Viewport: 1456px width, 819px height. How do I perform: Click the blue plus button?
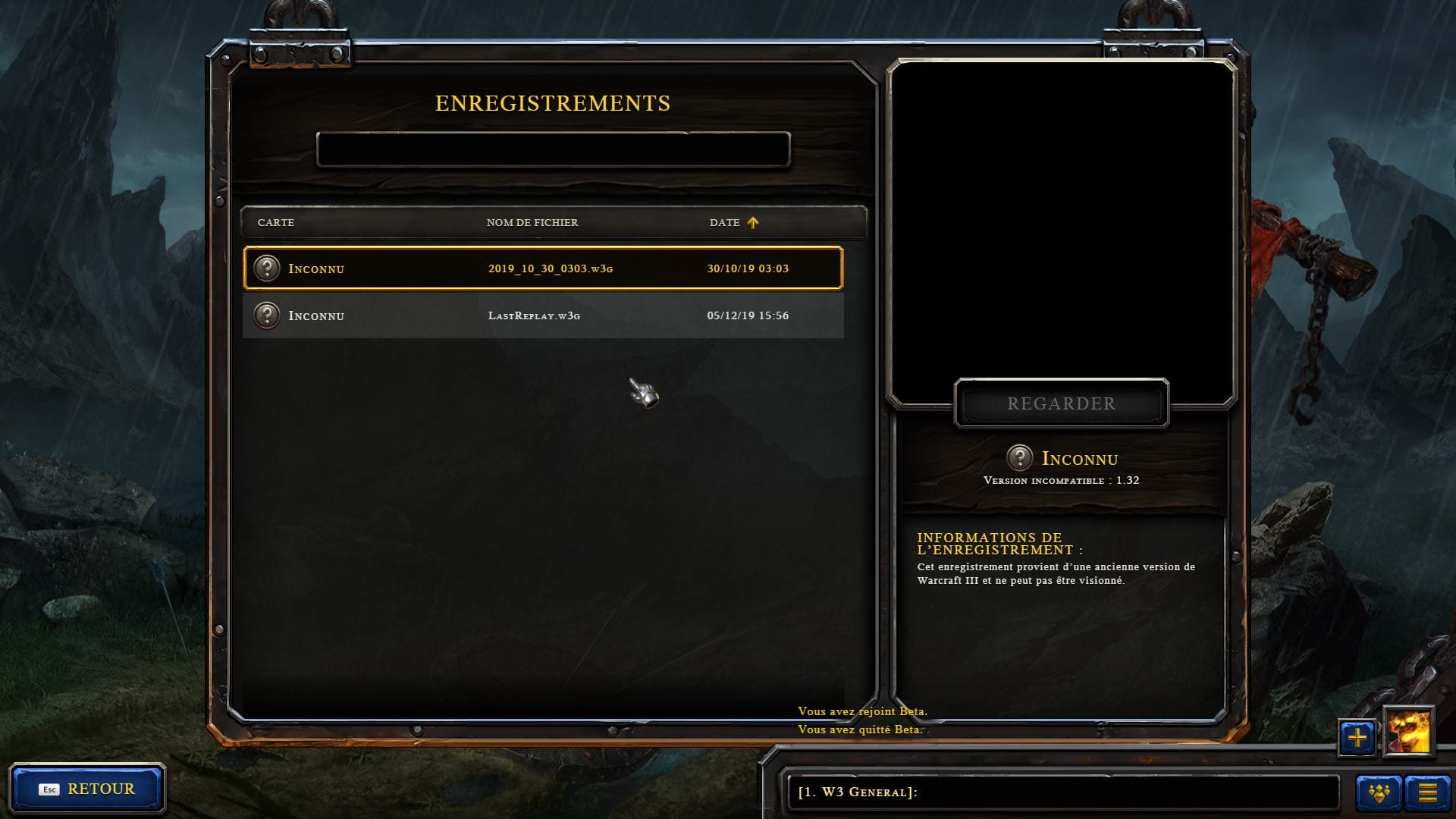[x=1357, y=736]
